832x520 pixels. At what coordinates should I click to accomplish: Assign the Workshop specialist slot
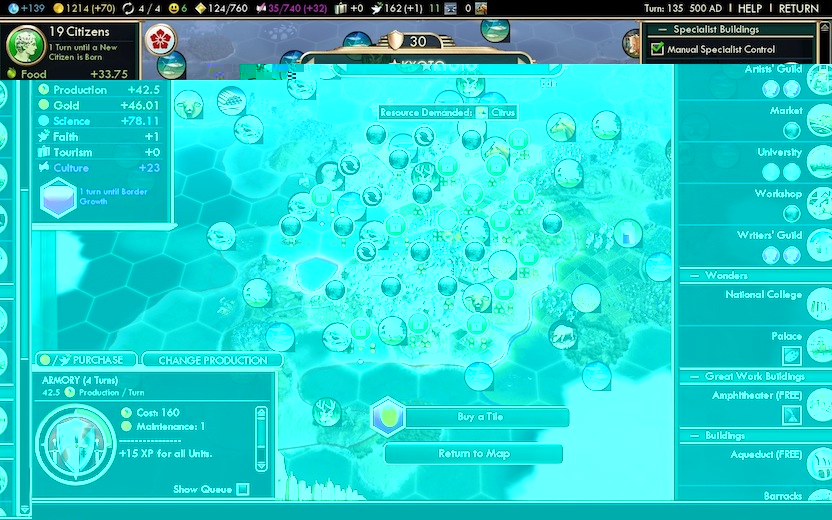click(791, 212)
